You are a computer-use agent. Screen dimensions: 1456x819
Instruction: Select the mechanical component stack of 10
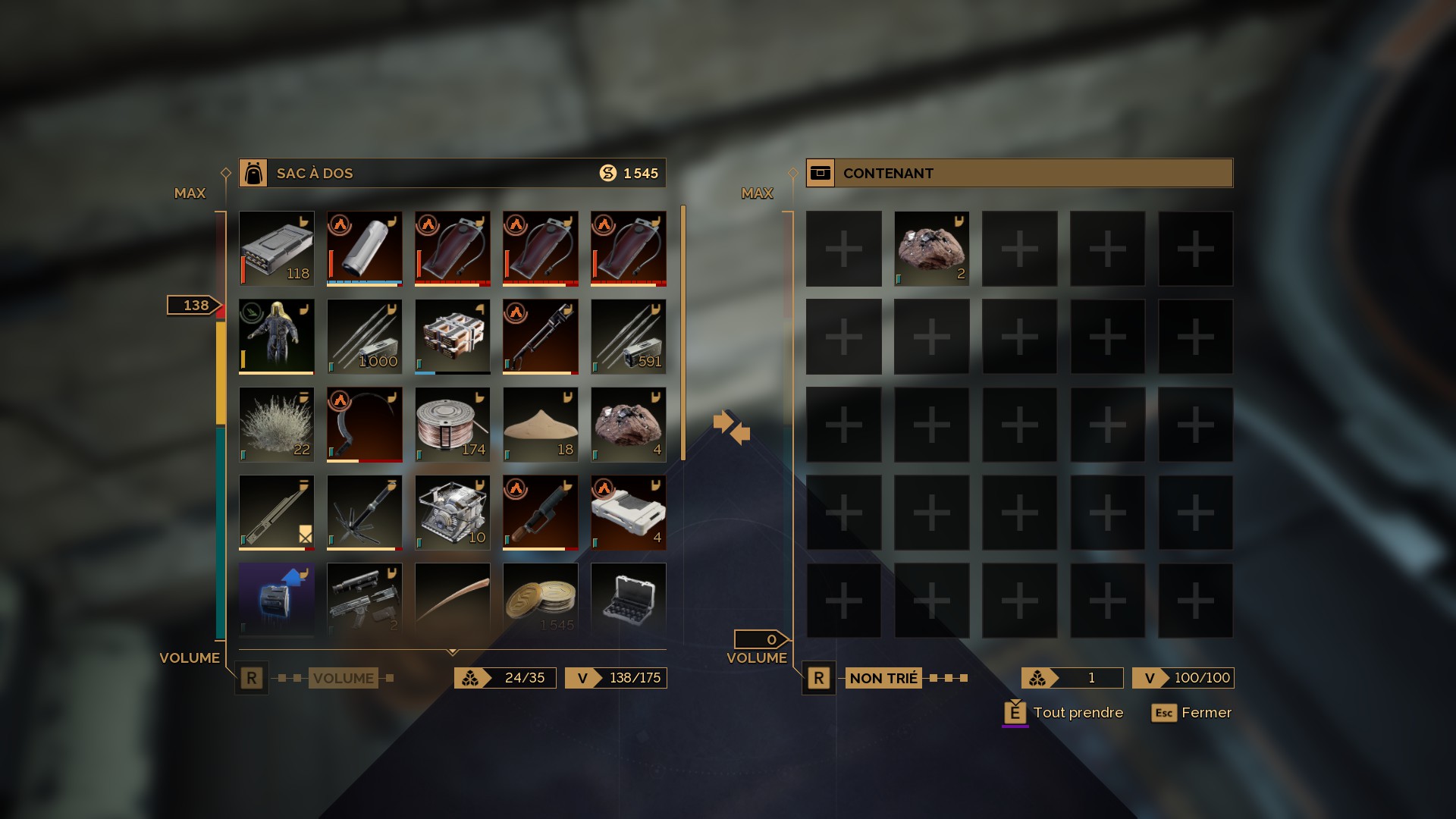pyautogui.click(x=452, y=513)
